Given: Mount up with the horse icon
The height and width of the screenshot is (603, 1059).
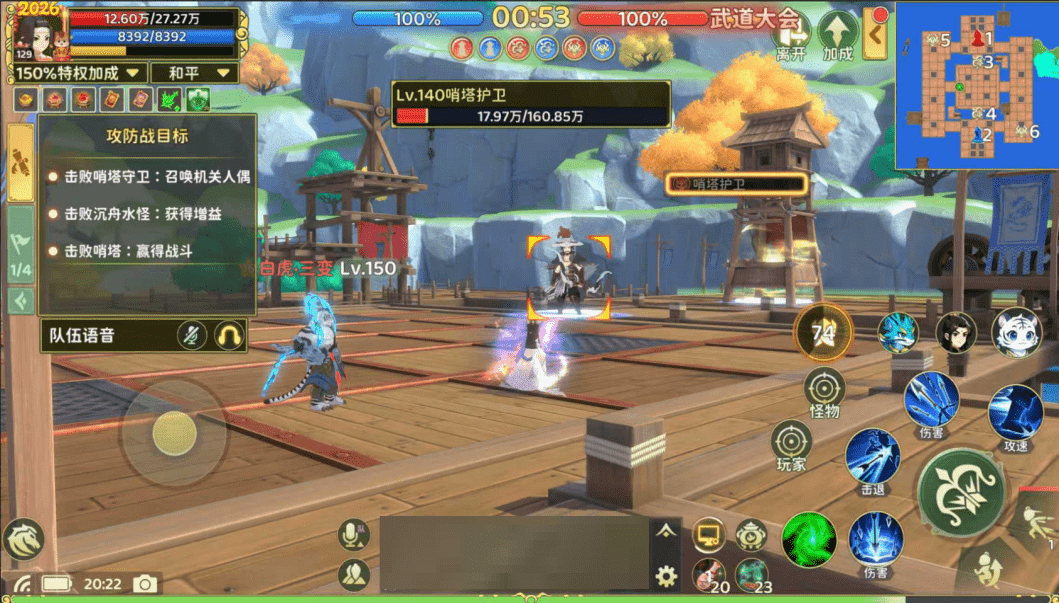Looking at the screenshot, I should tap(23, 541).
